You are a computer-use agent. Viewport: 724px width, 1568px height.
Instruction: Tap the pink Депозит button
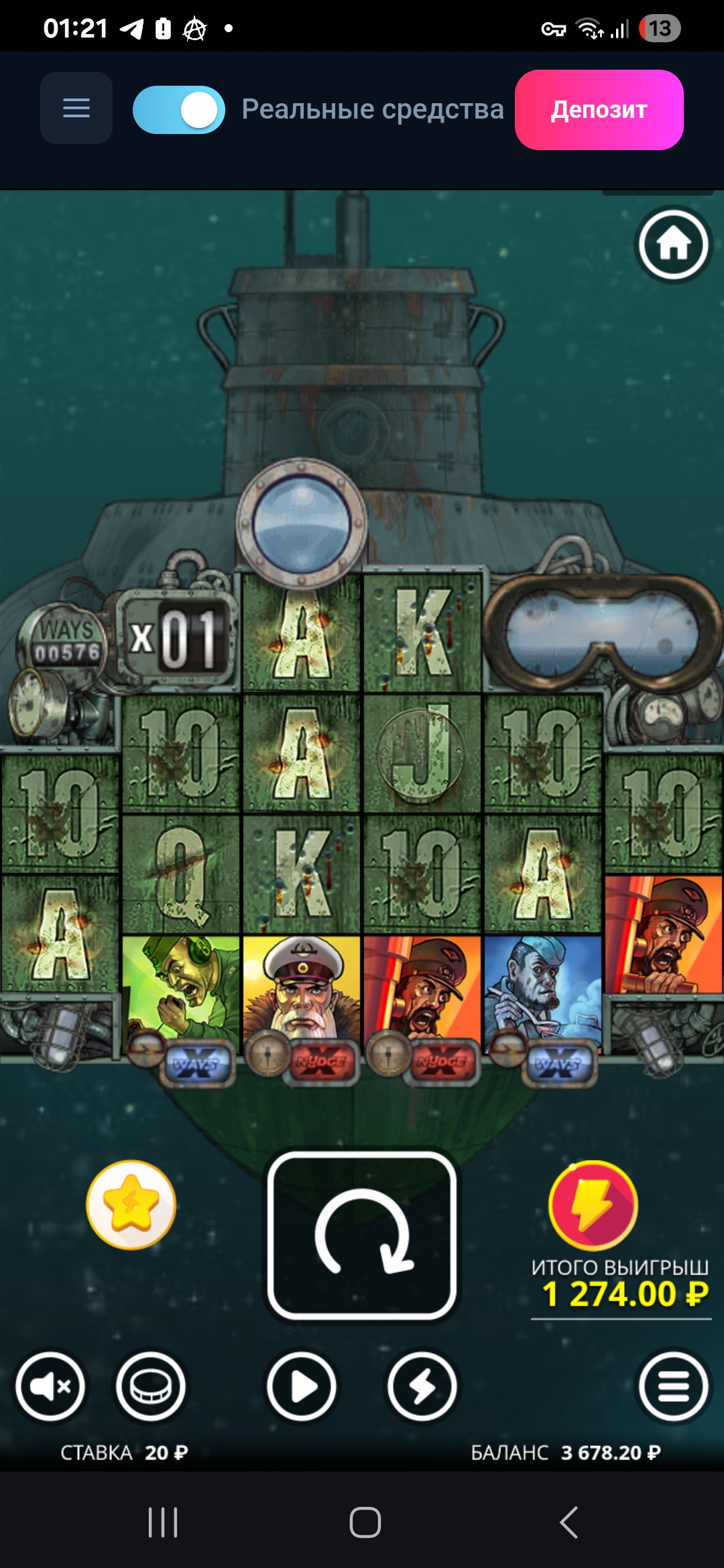tap(599, 110)
